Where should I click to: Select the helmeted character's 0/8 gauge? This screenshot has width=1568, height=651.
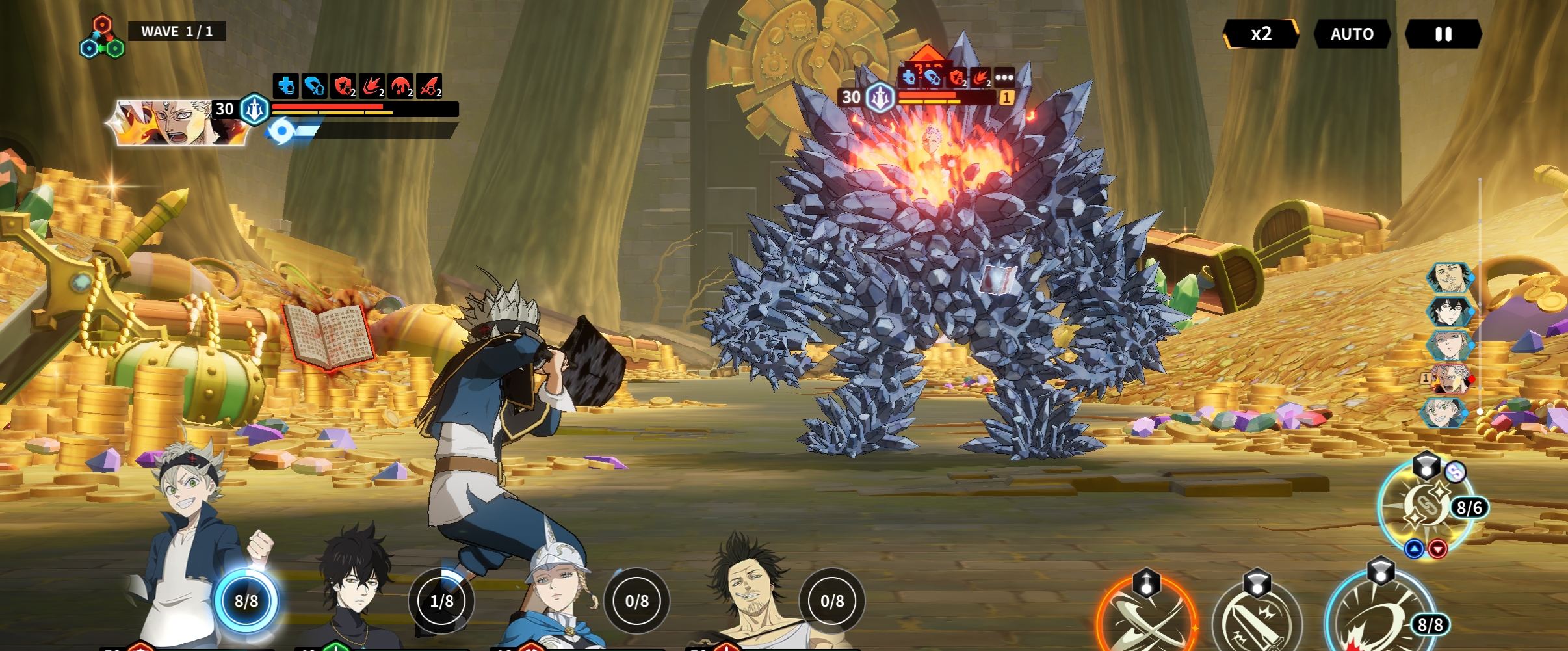click(636, 601)
